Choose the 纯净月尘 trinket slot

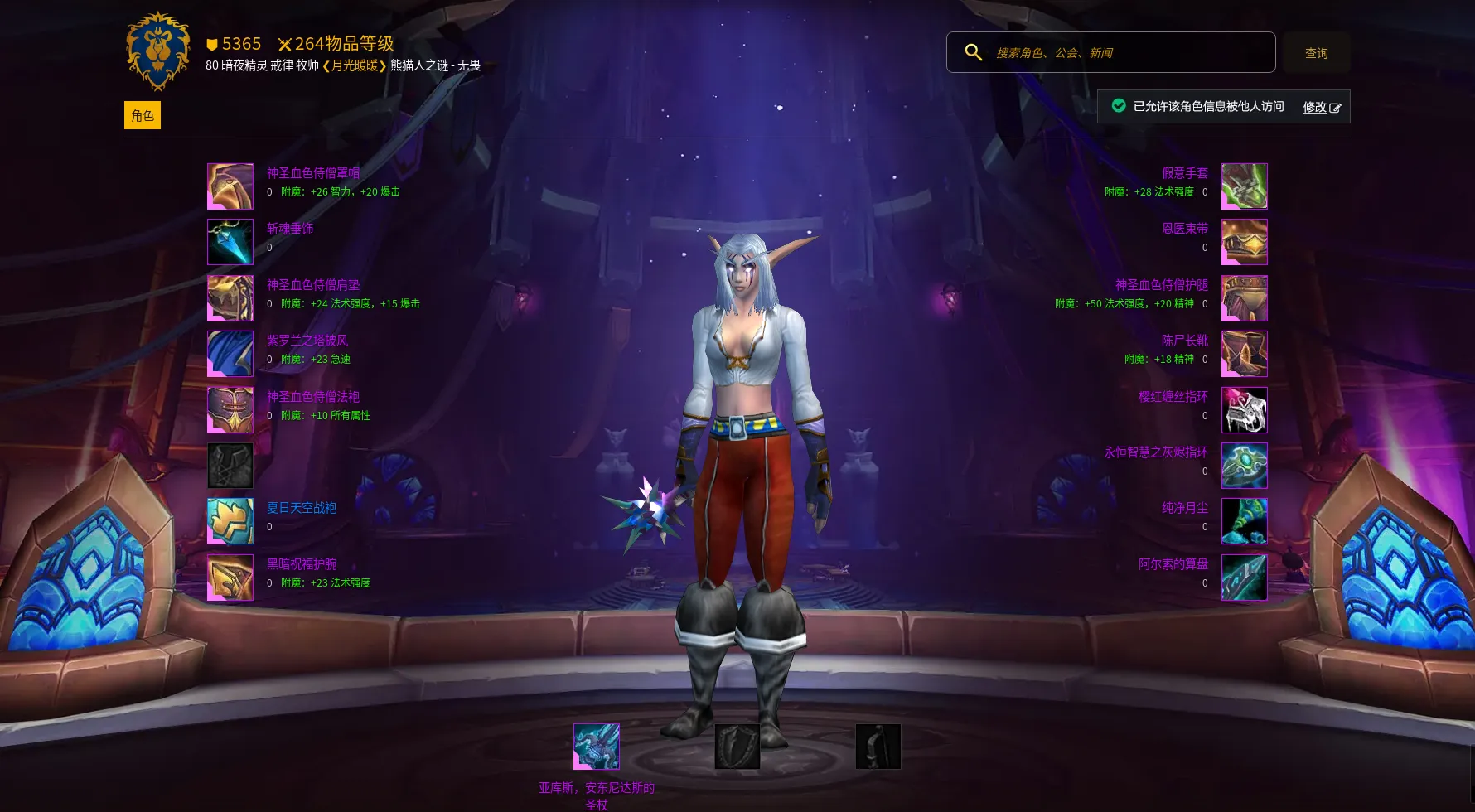[1244, 521]
